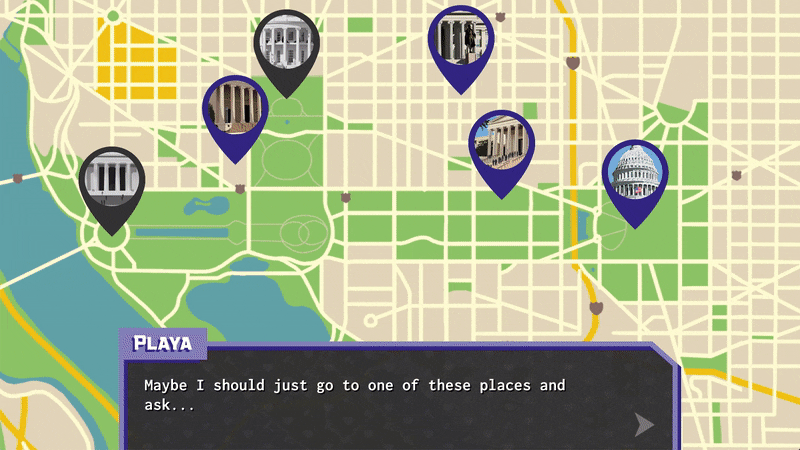
Task: Advance the dialogue with the arrow button
Action: pyautogui.click(x=645, y=425)
